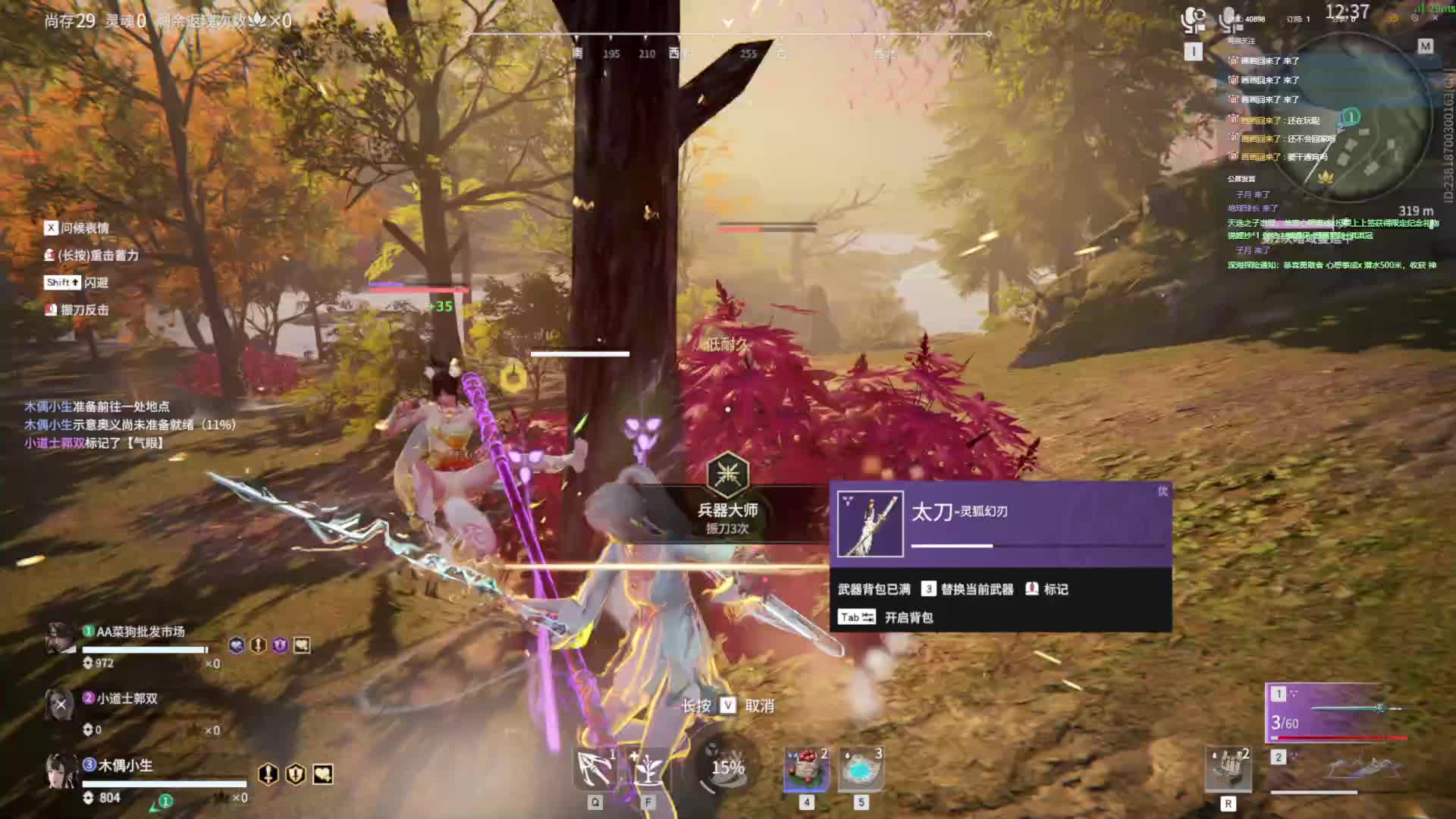Activate the F plant skill icon
1456x819 pixels.
(x=647, y=769)
